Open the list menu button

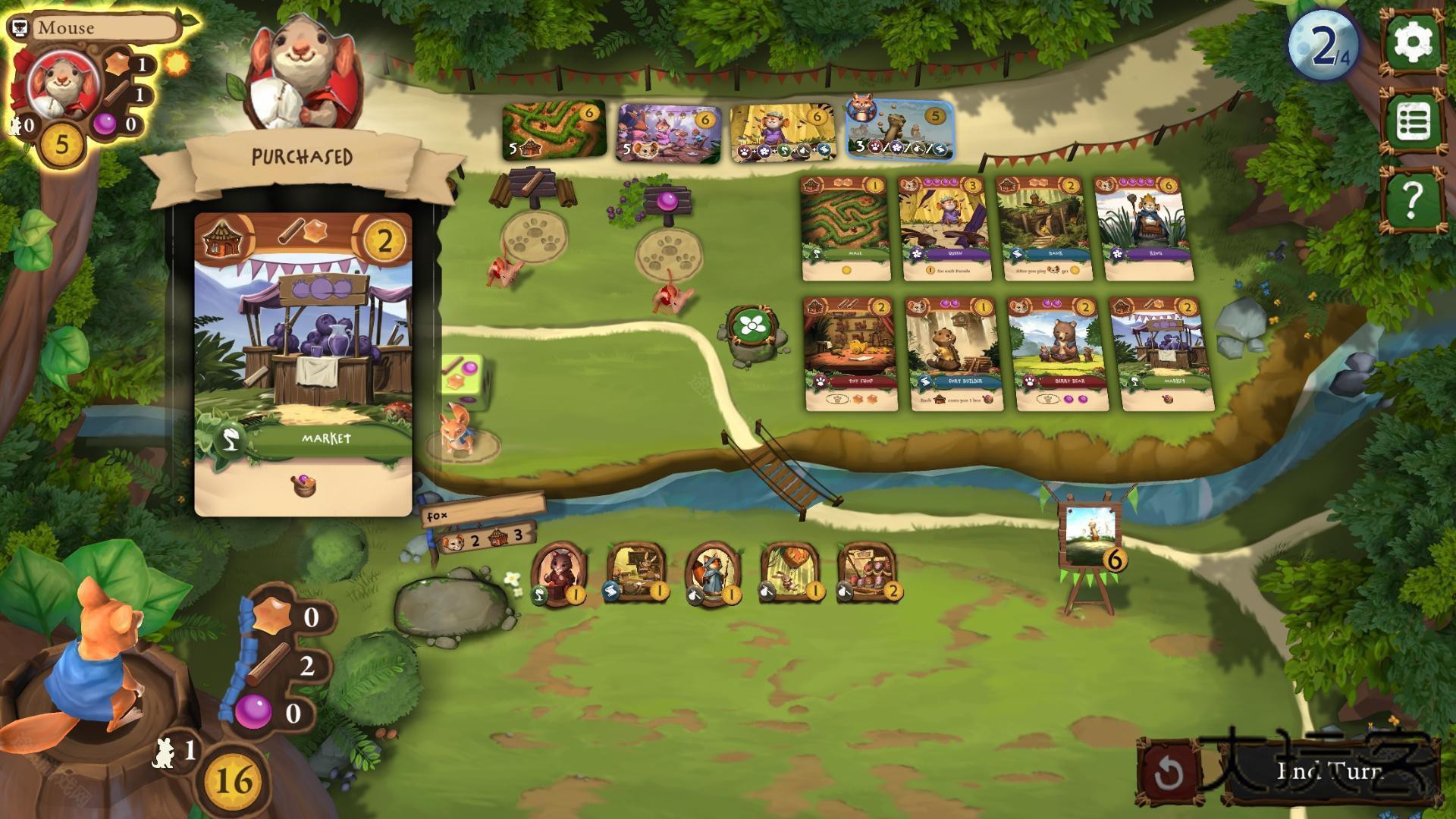pyautogui.click(x=1414, y=121)
